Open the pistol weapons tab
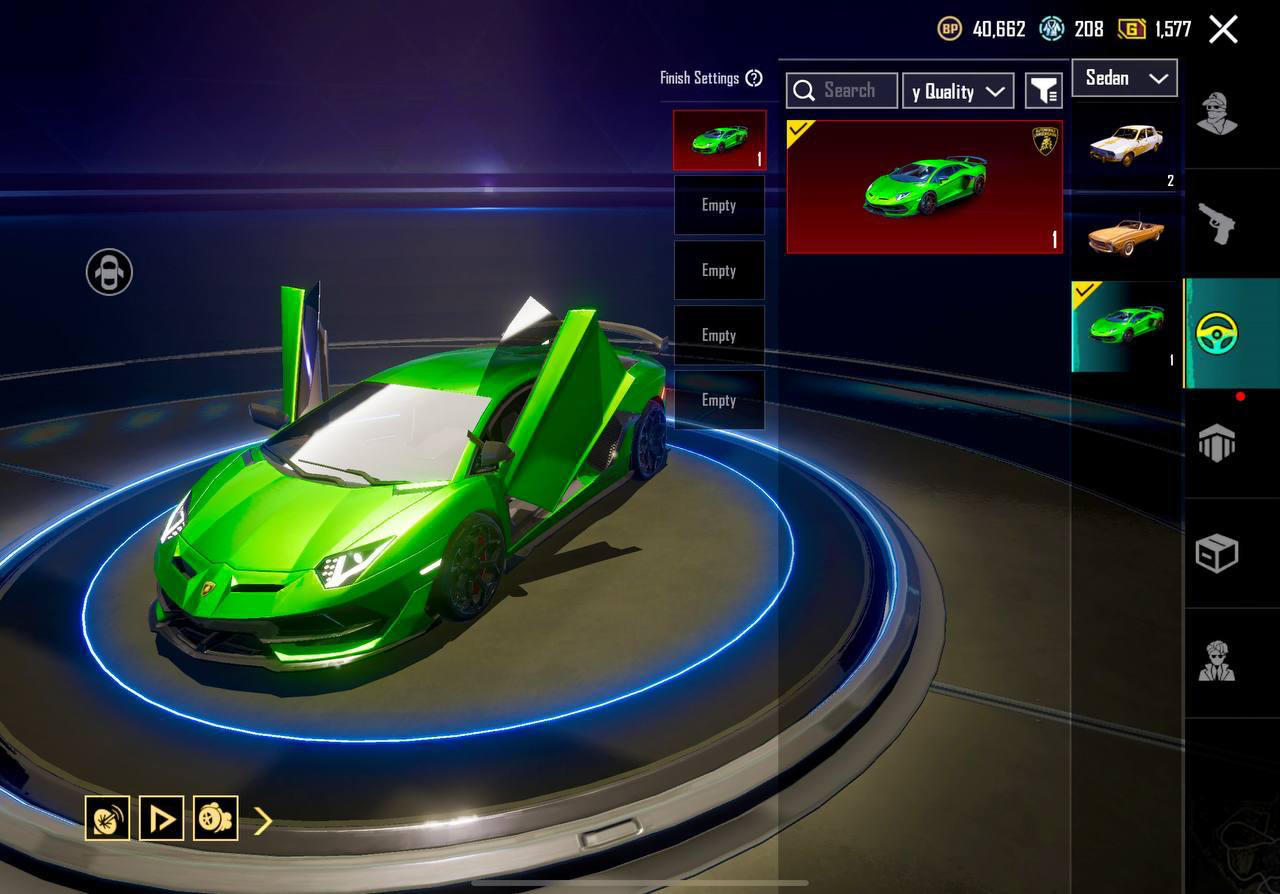Screen dimensions: 1280x894 tap(1217, 223)
